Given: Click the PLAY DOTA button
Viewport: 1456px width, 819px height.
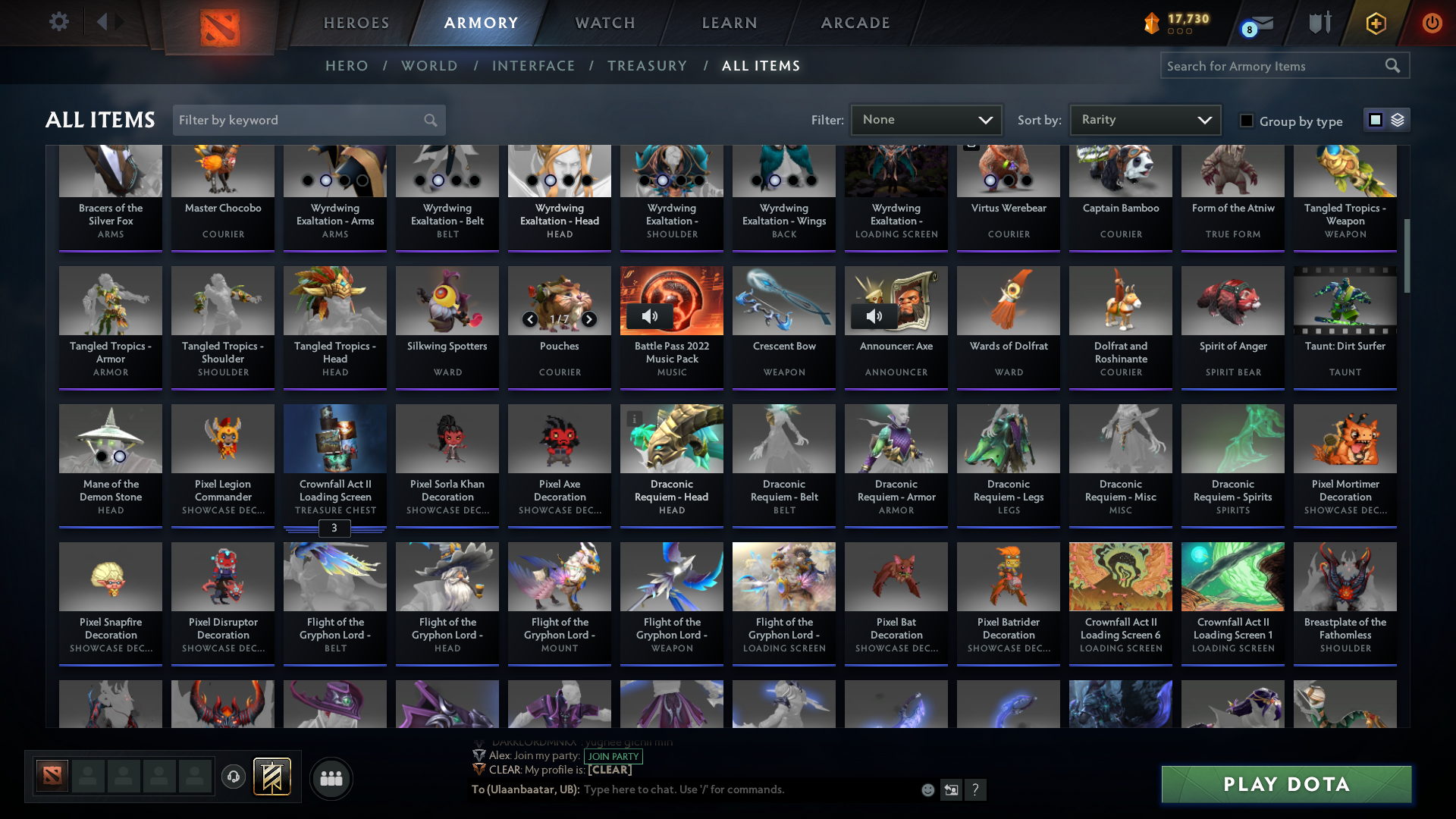Looking at the screenshot, I should (x=1285, y=784).
